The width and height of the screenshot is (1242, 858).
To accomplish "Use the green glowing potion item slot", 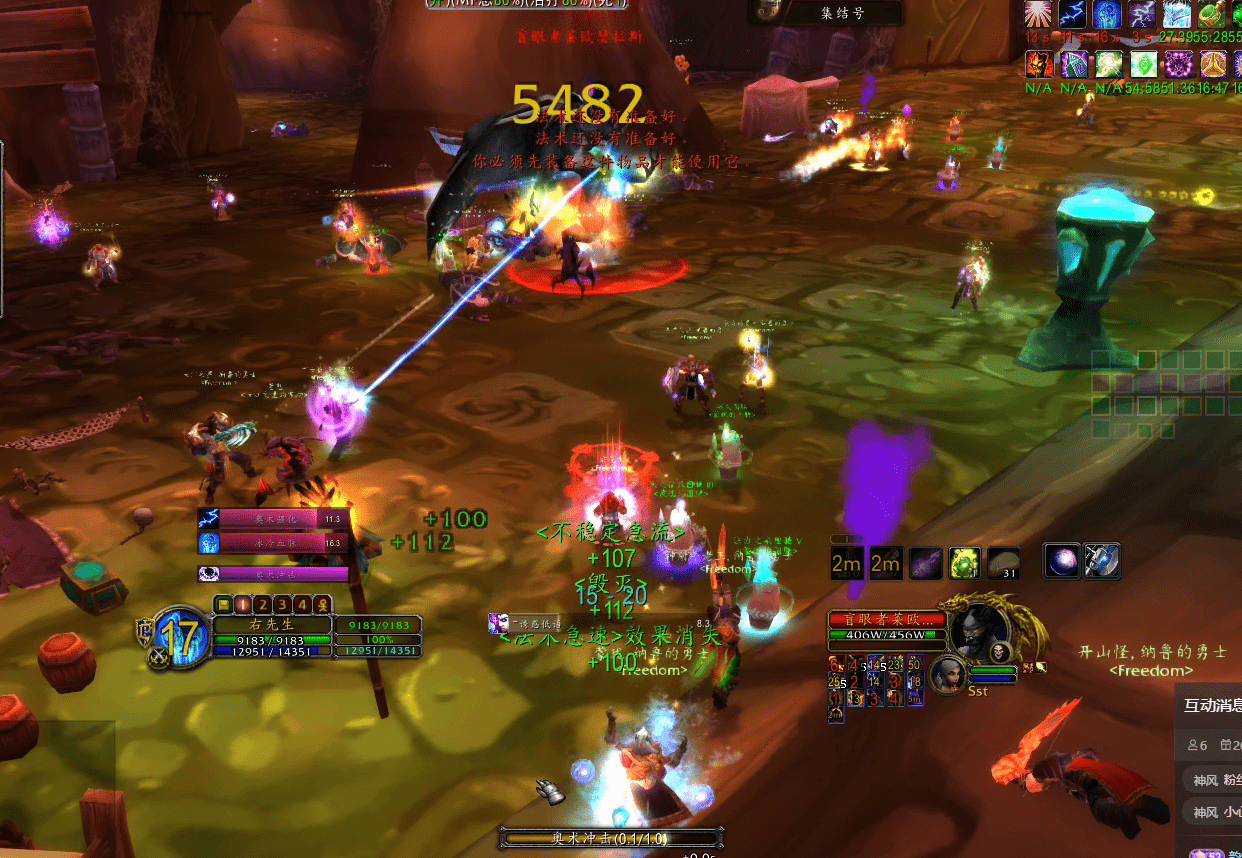I will (965, 563).
